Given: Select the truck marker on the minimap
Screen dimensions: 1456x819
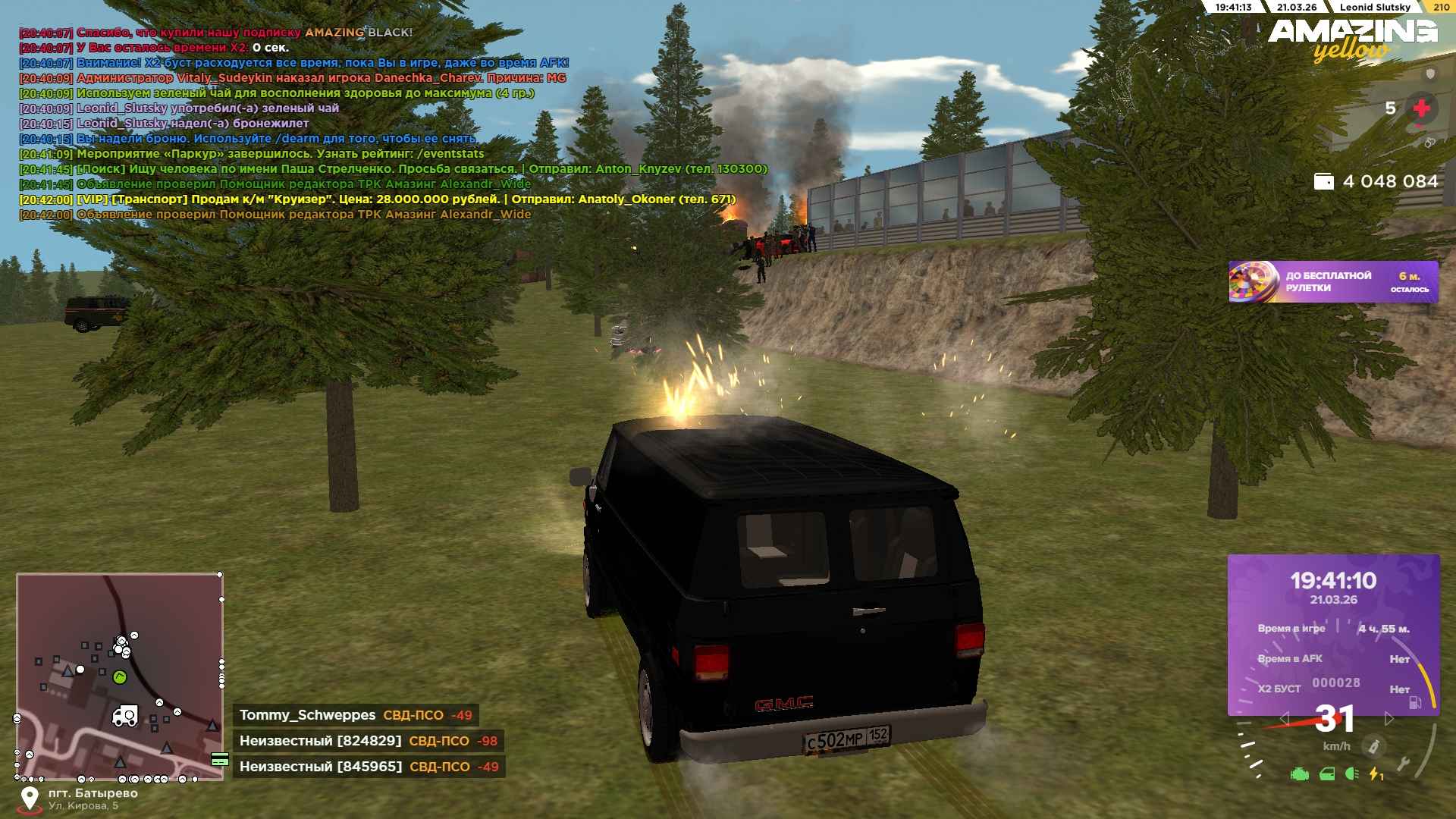Looking at the screenshot, I should click(x=125, y=716).
